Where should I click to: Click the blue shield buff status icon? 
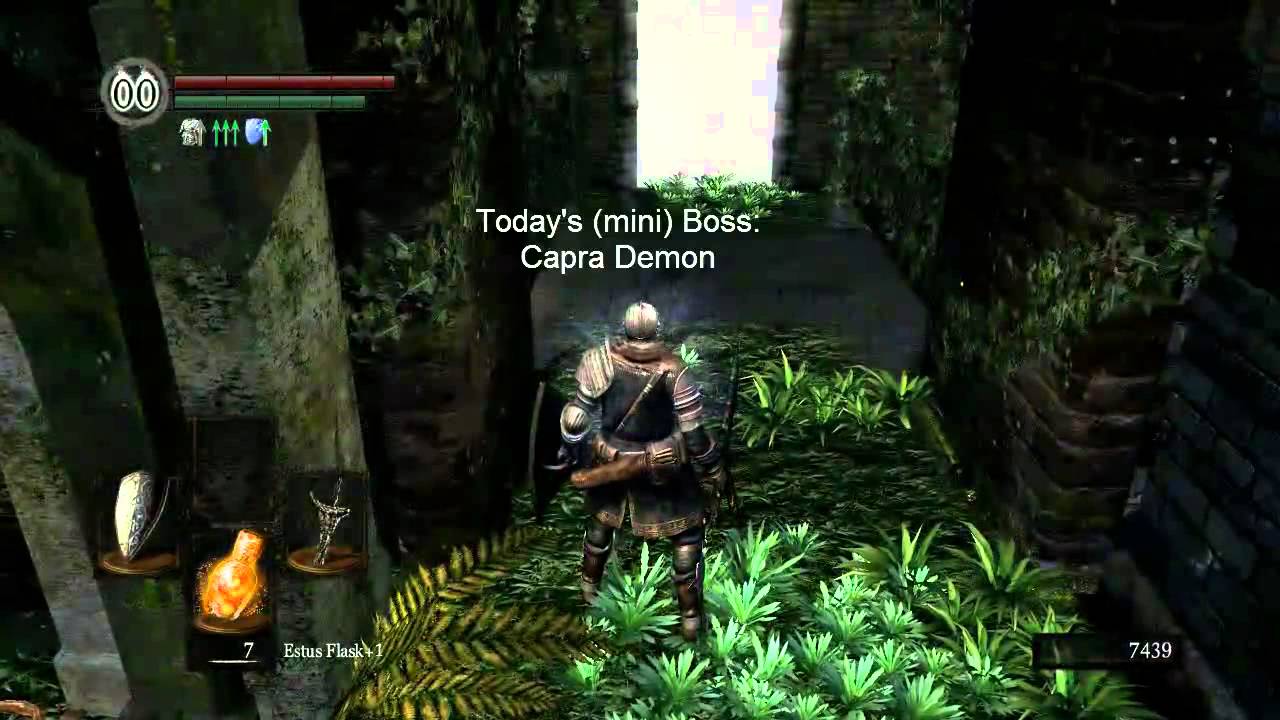[x=257, y=132]
